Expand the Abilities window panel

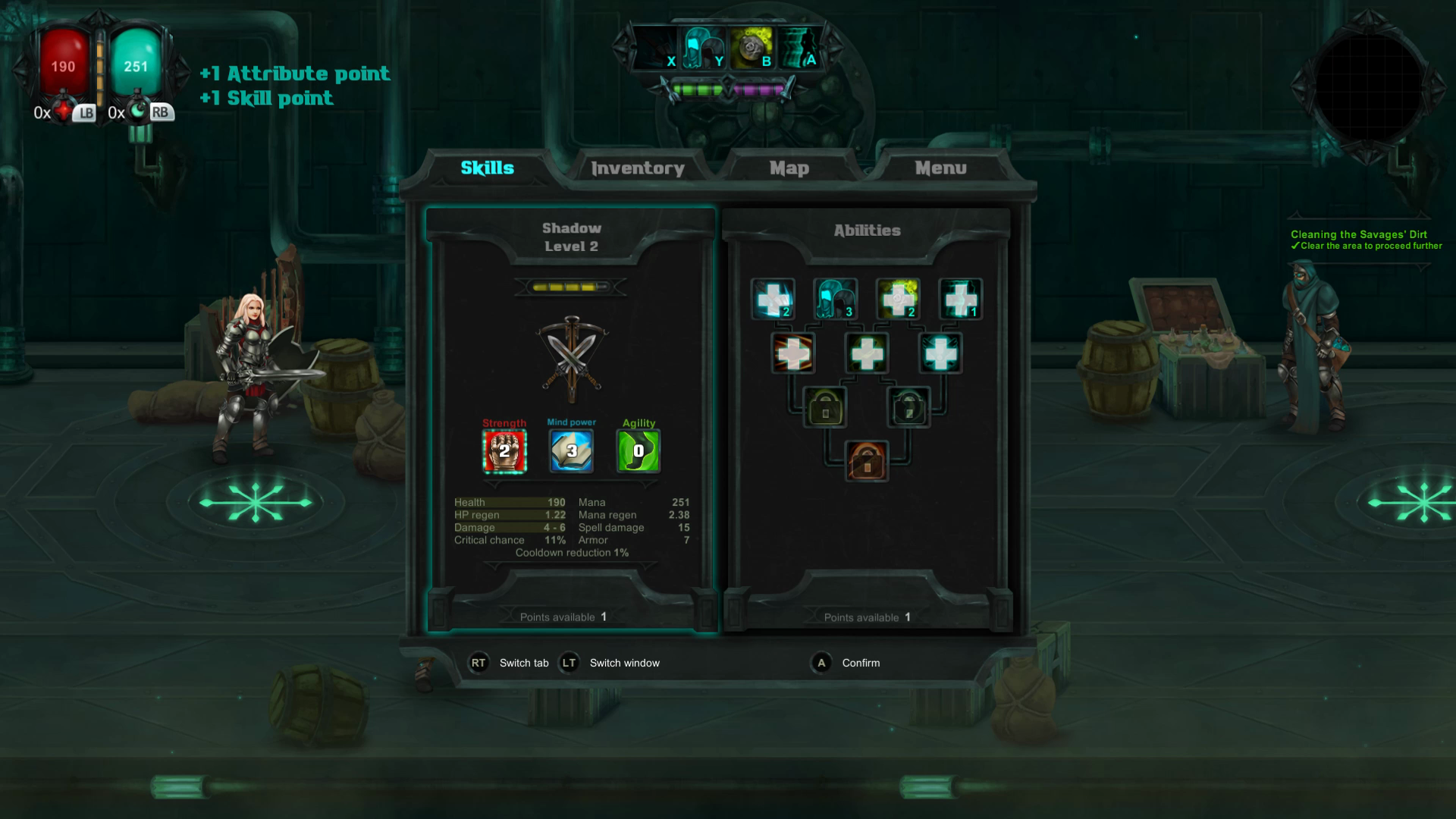864,230
